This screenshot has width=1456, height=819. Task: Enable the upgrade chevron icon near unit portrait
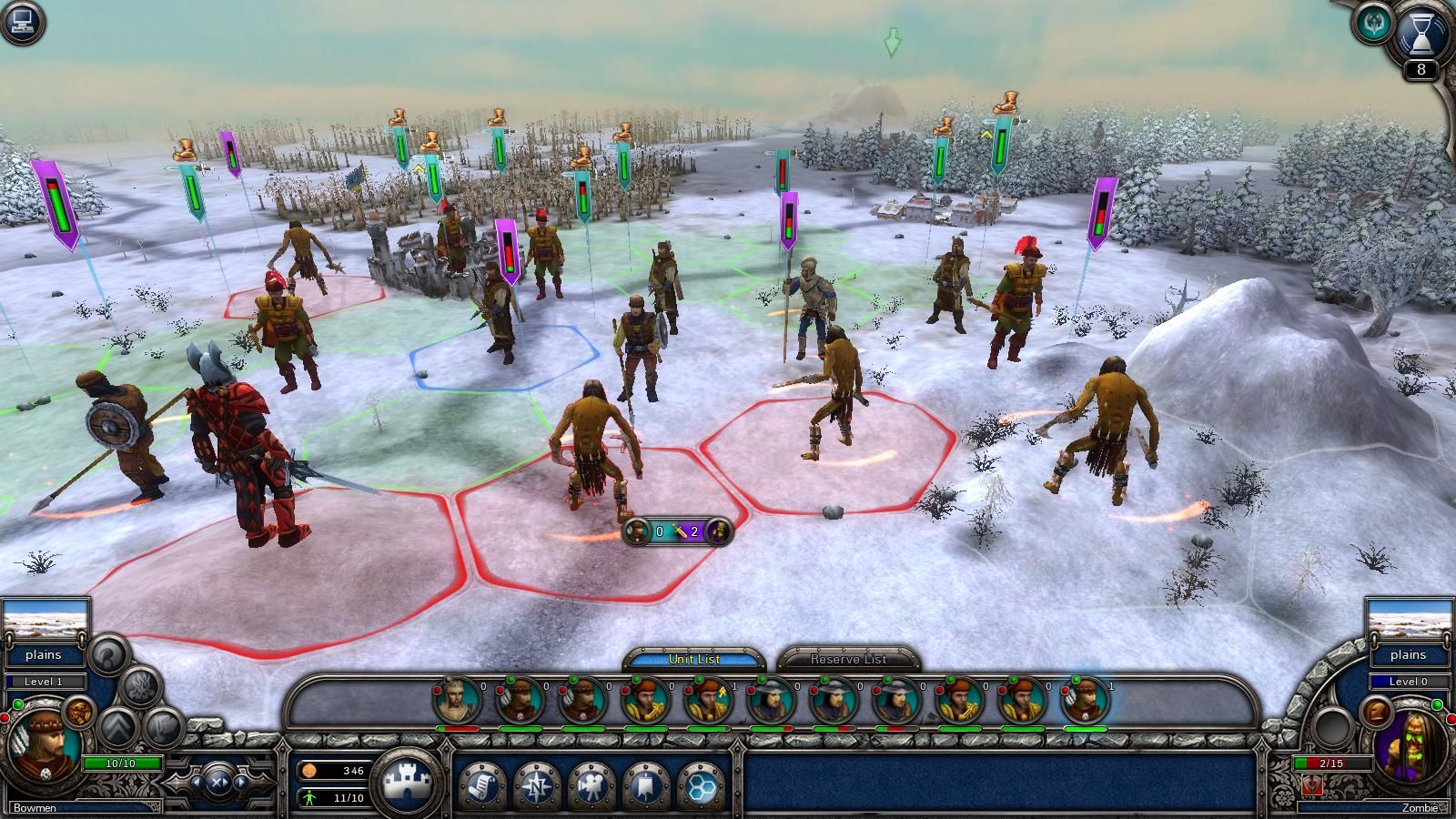117,727
